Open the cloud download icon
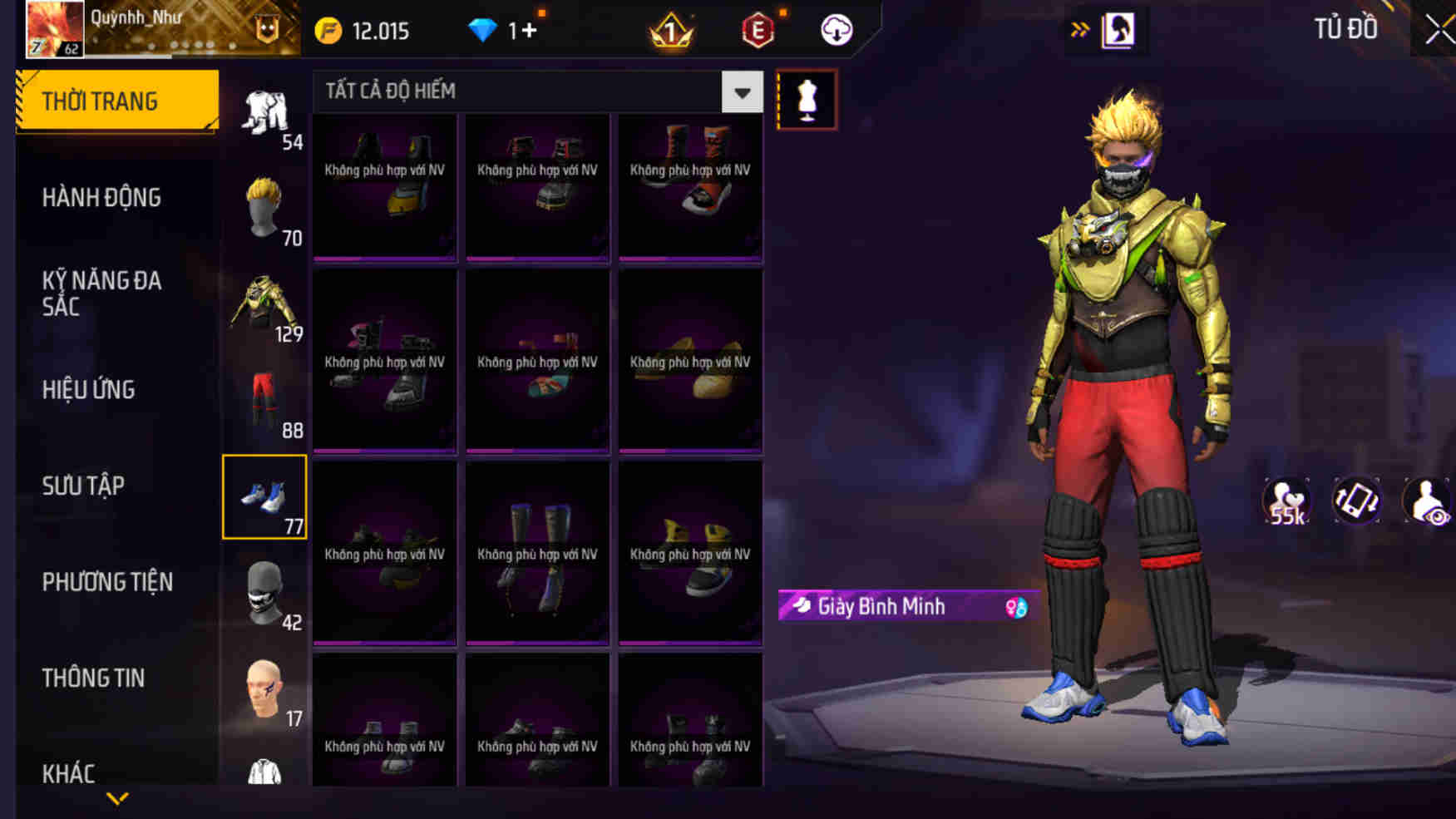This screenshot has width=1456, height=819. (836, 29)
